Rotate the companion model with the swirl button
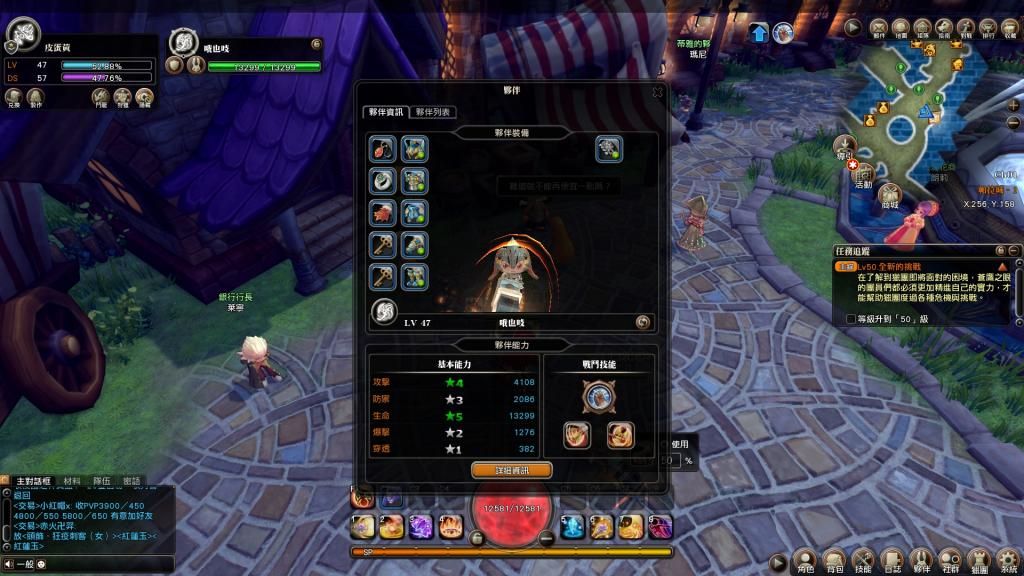The width and height of the screenshot is (1024, 576). coord(643,322)
